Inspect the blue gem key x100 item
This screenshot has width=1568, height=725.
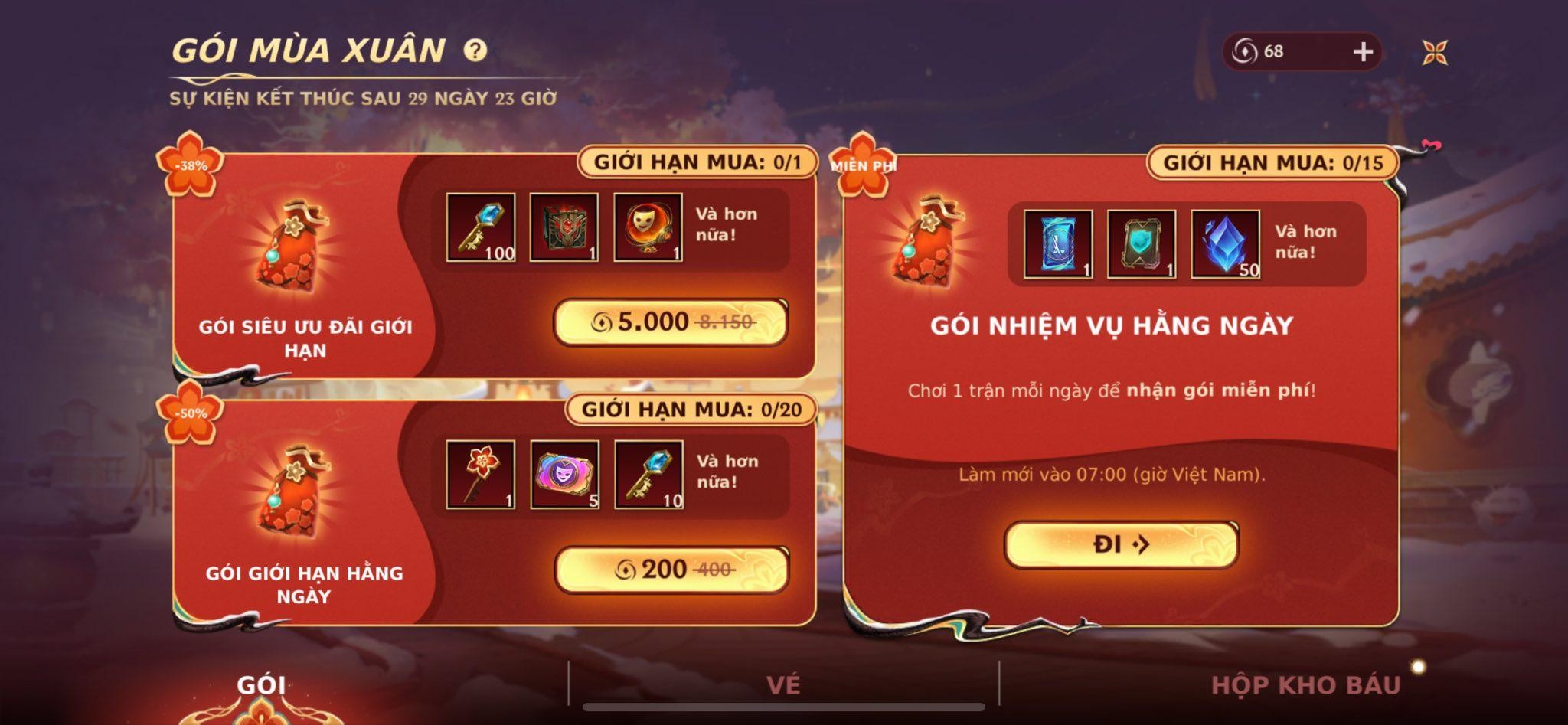(481, 227)
